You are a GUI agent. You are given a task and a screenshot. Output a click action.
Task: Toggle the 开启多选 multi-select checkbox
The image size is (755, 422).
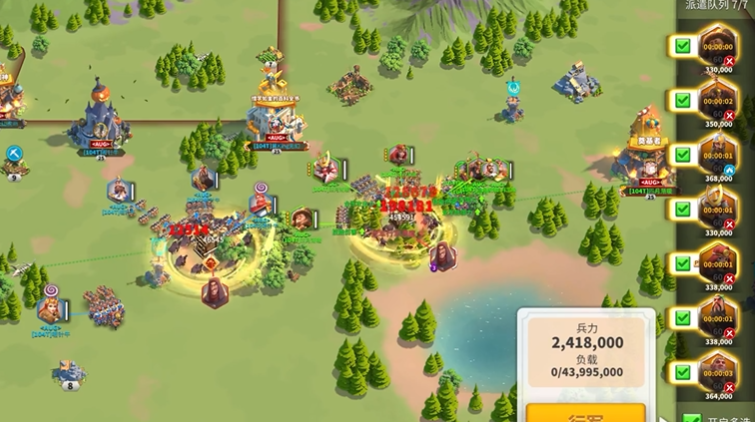click(x=690, y=418)
